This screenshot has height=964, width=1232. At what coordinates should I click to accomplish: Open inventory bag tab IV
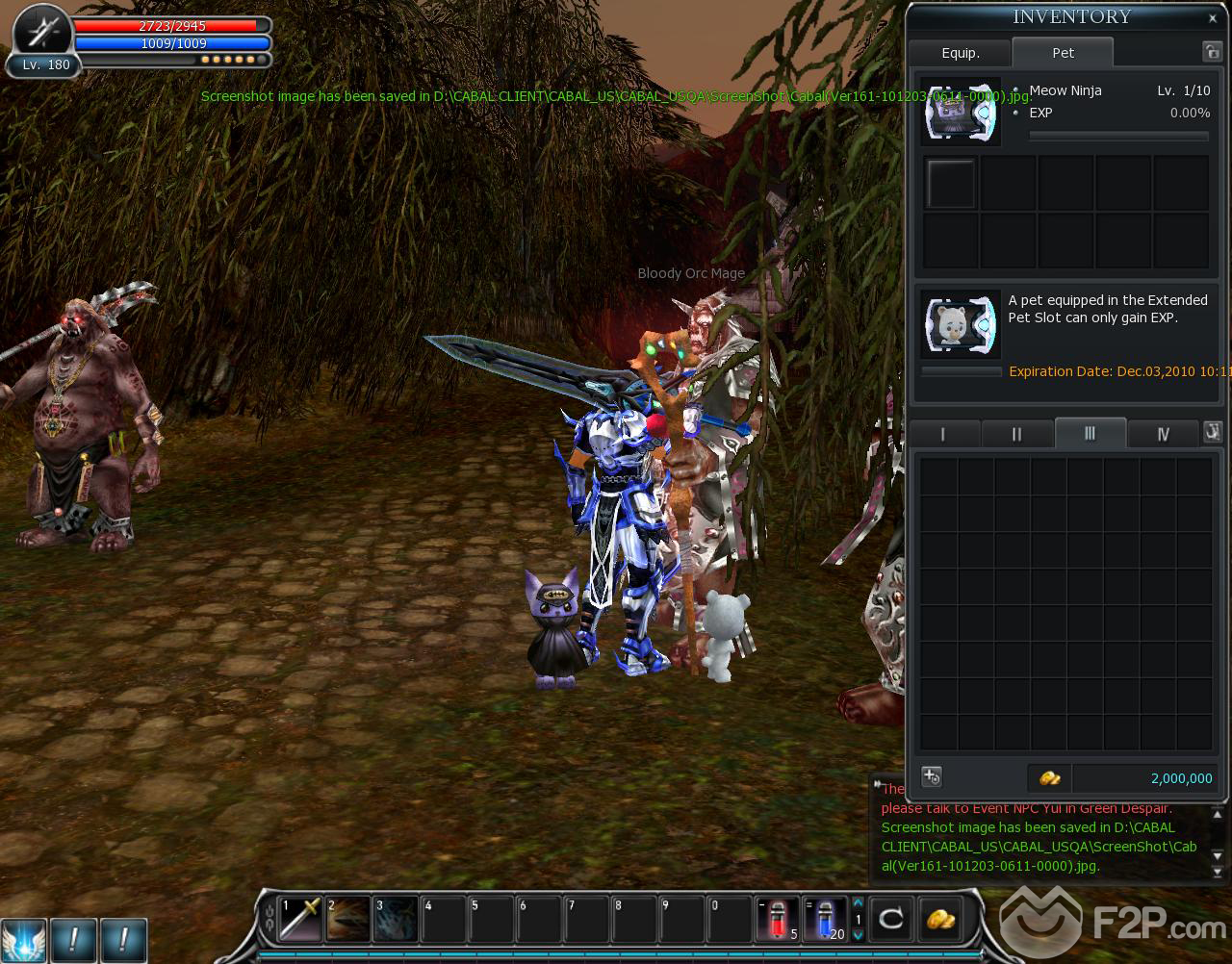tap(1163, 434)
